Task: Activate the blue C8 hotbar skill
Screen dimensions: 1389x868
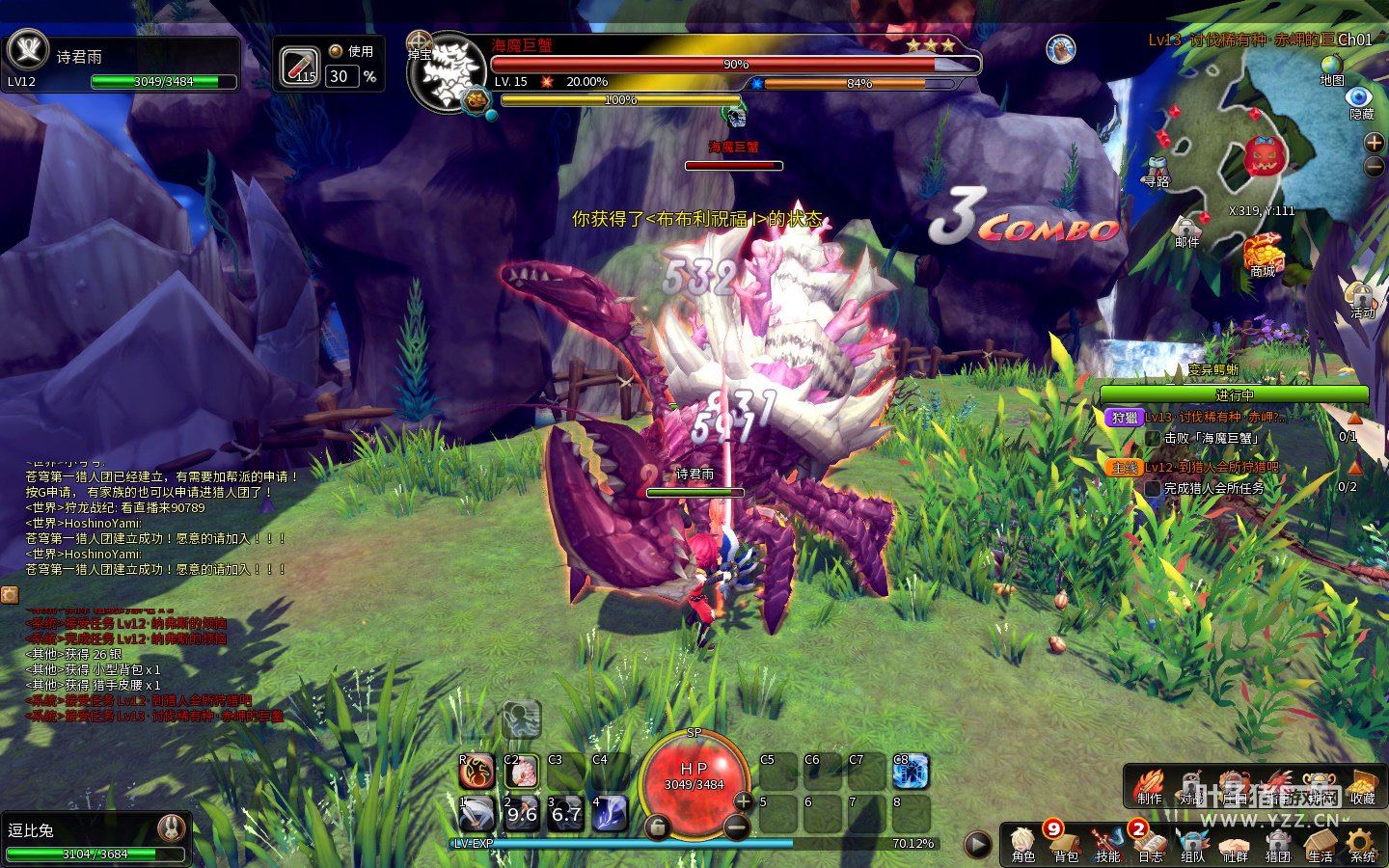Action: point(910,772)
